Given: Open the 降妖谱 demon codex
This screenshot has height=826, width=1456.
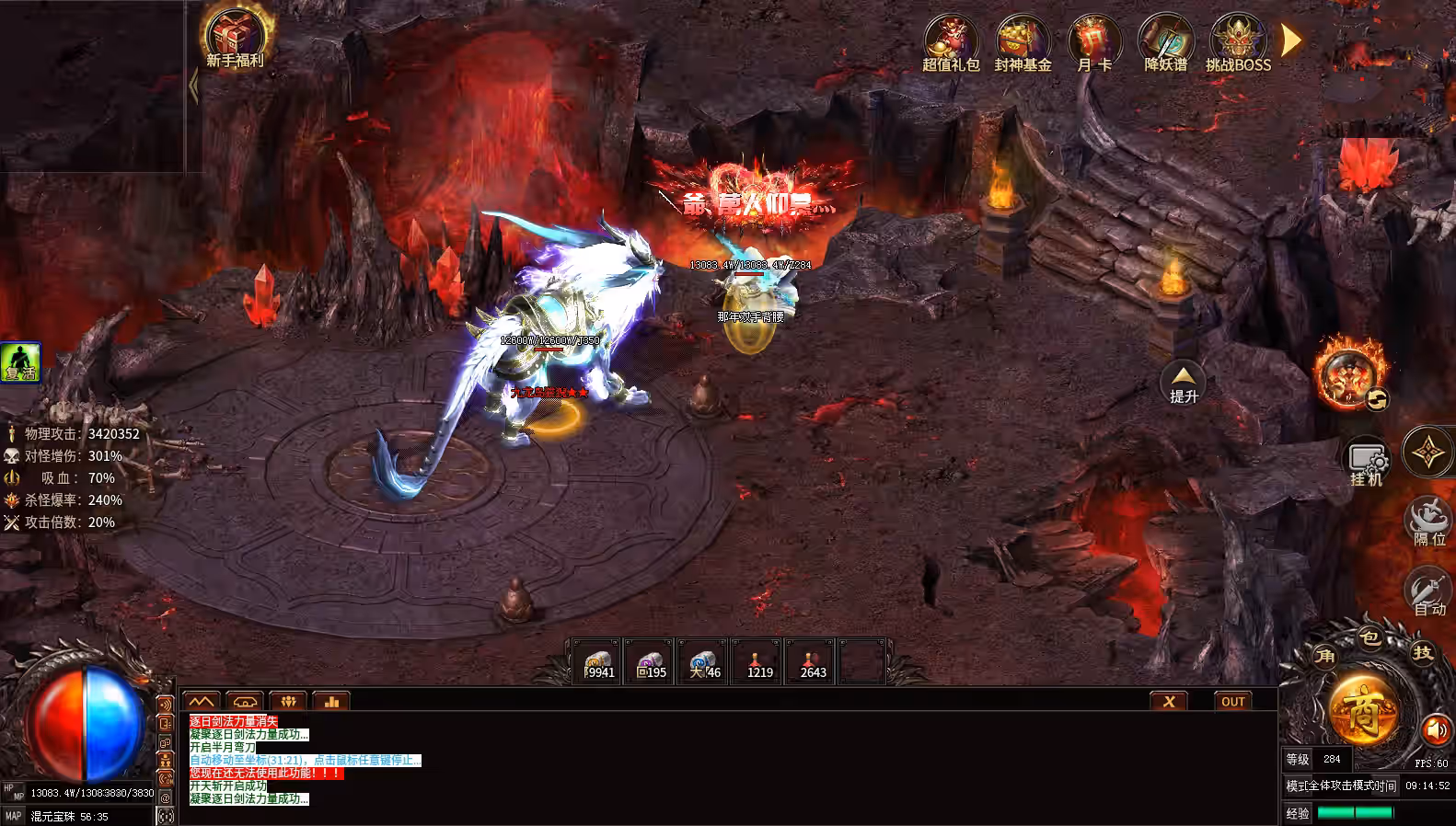Looking at the screenshot, I should coord(1165,41).
